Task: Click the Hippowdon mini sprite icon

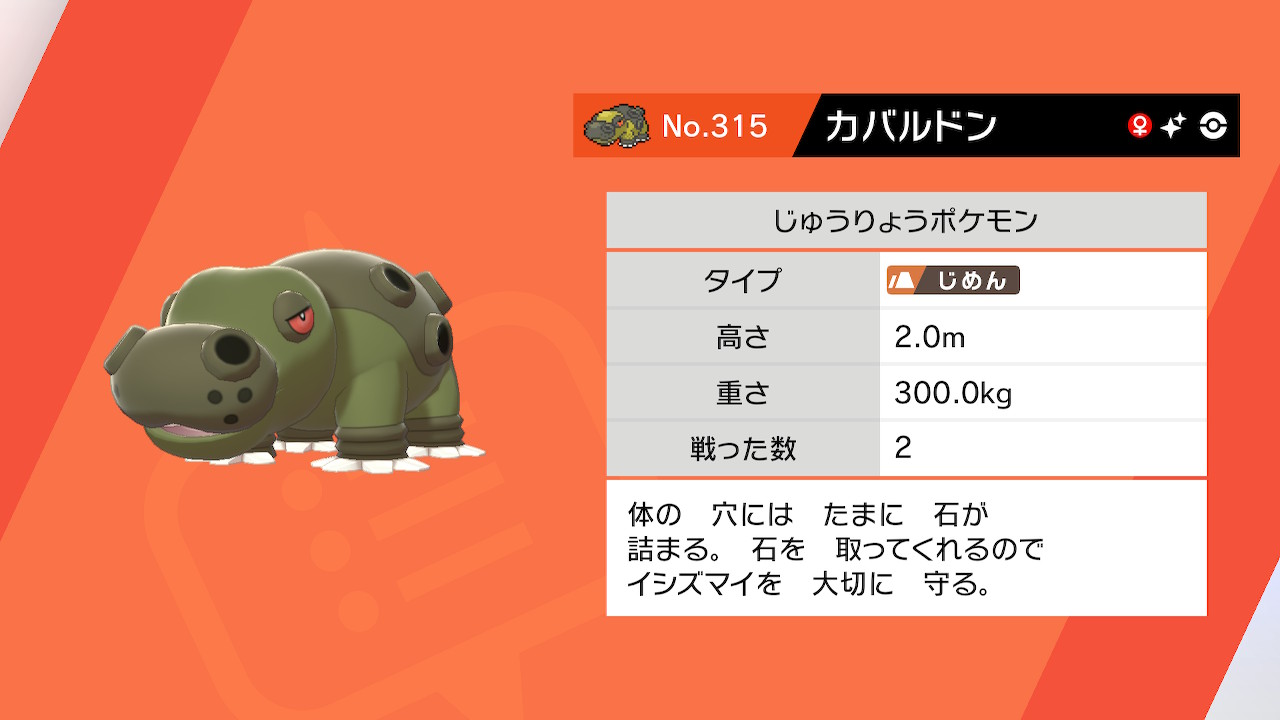Action: tap(617, 125)
